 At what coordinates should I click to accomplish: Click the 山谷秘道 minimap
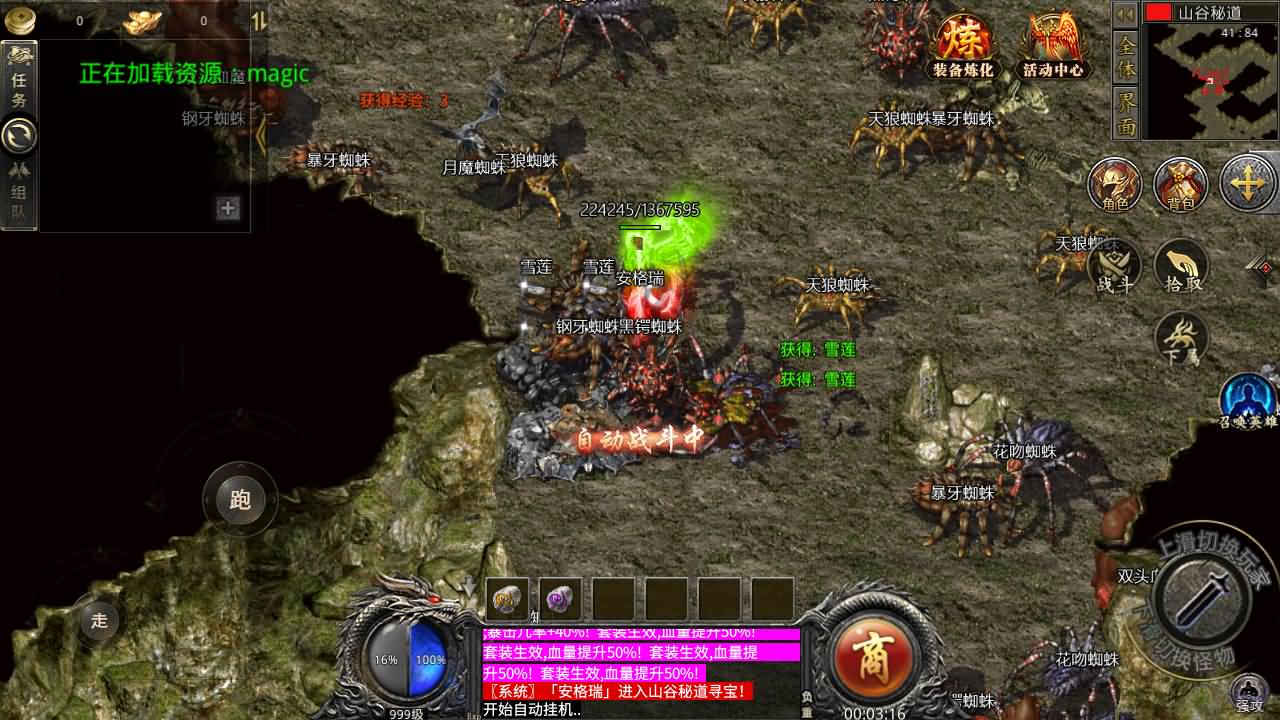click(1212, 80)
